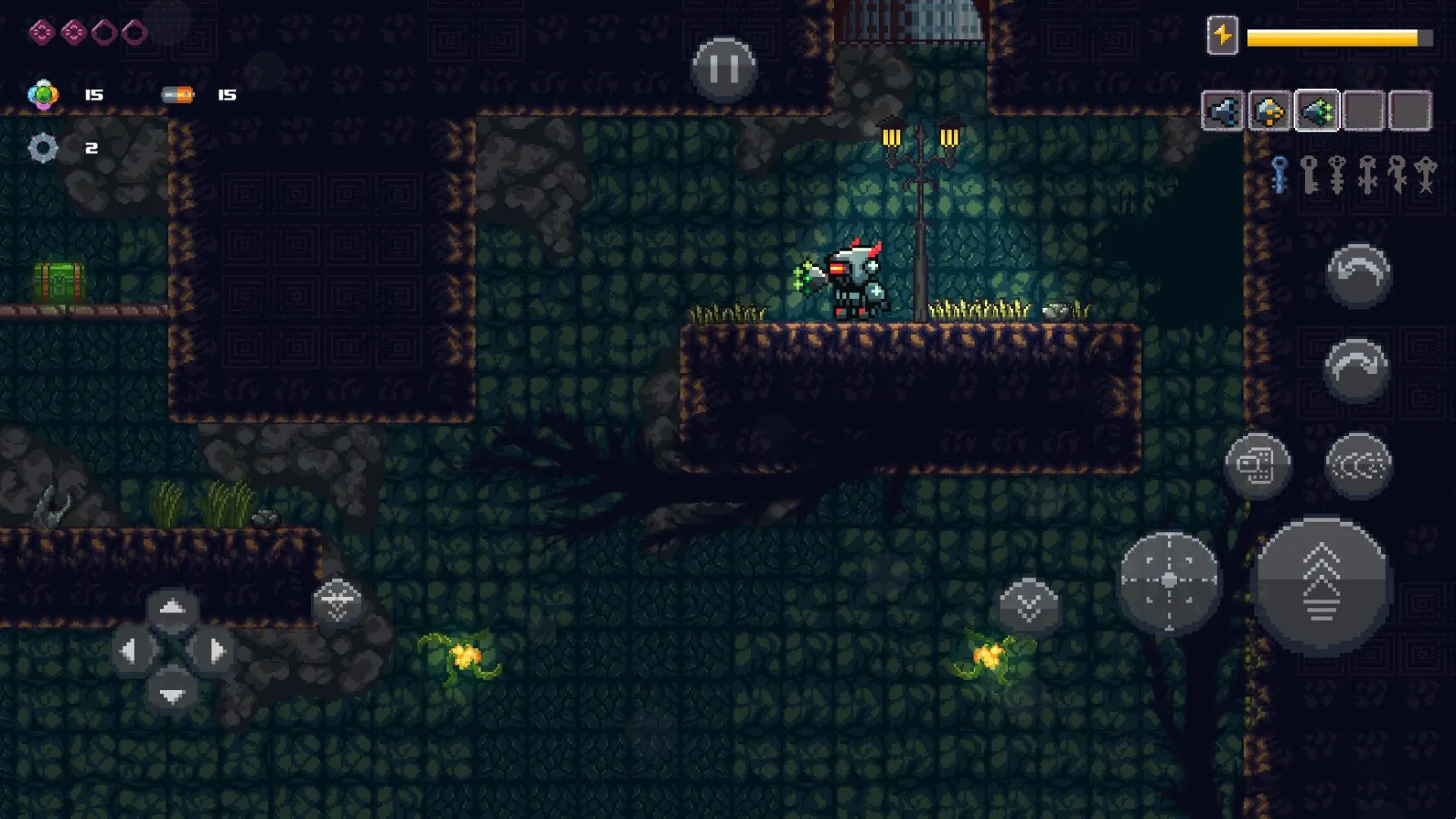The height and width of the screenshot is (819, 1456).
Task: Tap the D-pad right arrow
Action: pos(214,651)
